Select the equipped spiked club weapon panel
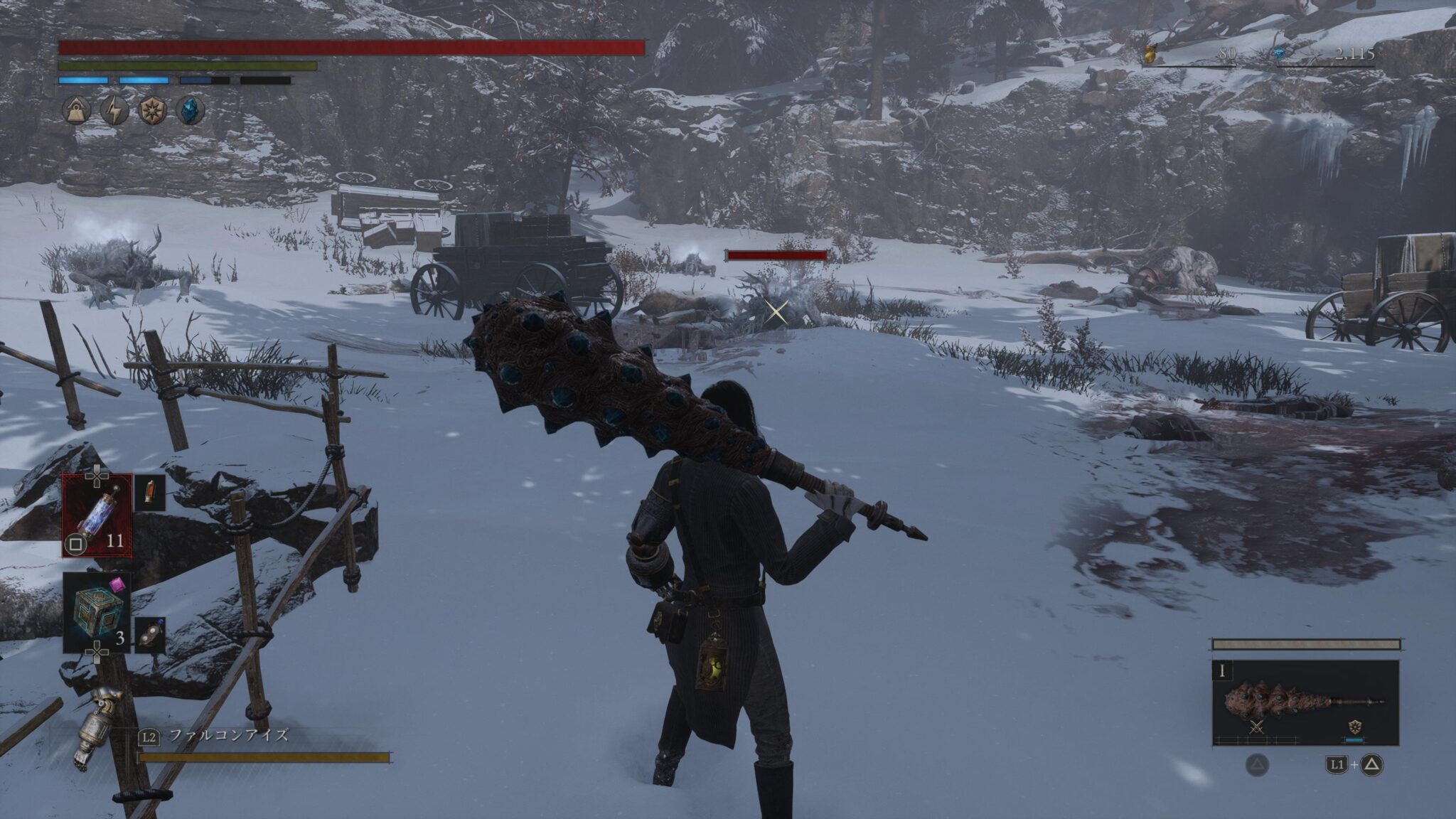 tap(1305, 702)
